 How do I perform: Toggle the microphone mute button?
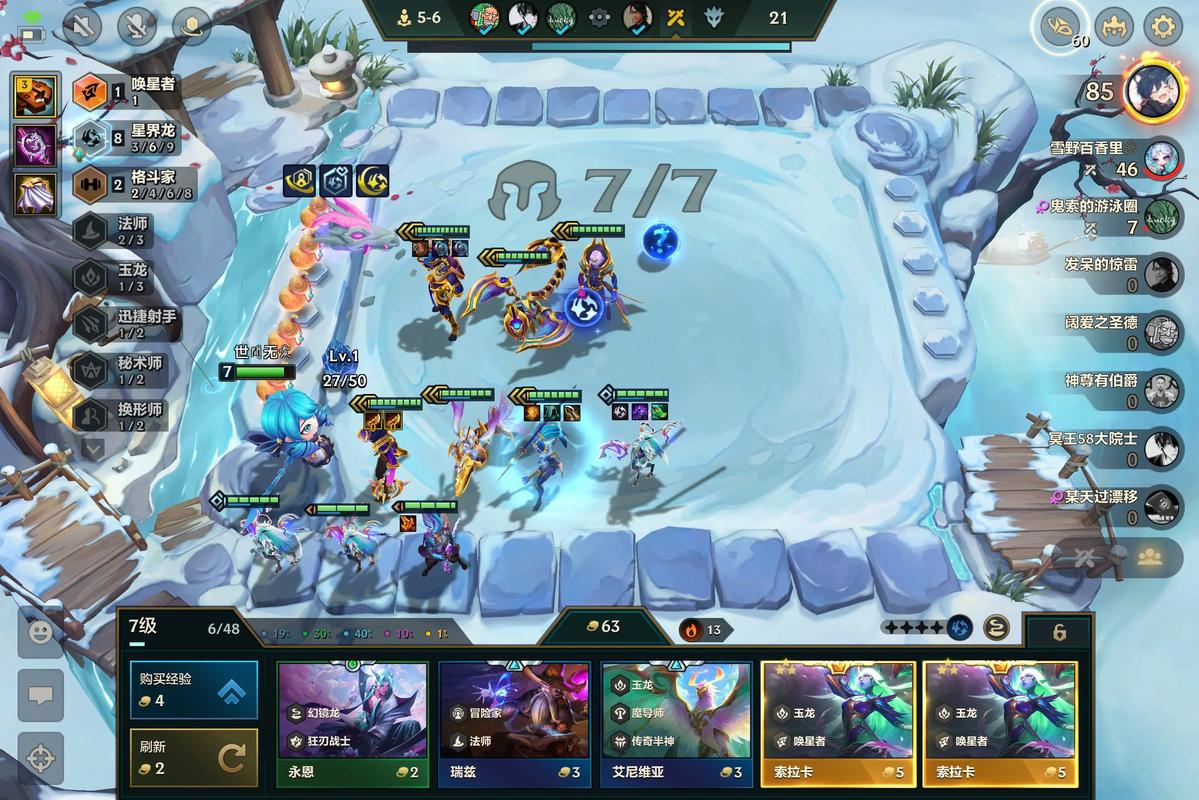click(x=136, y=26)
